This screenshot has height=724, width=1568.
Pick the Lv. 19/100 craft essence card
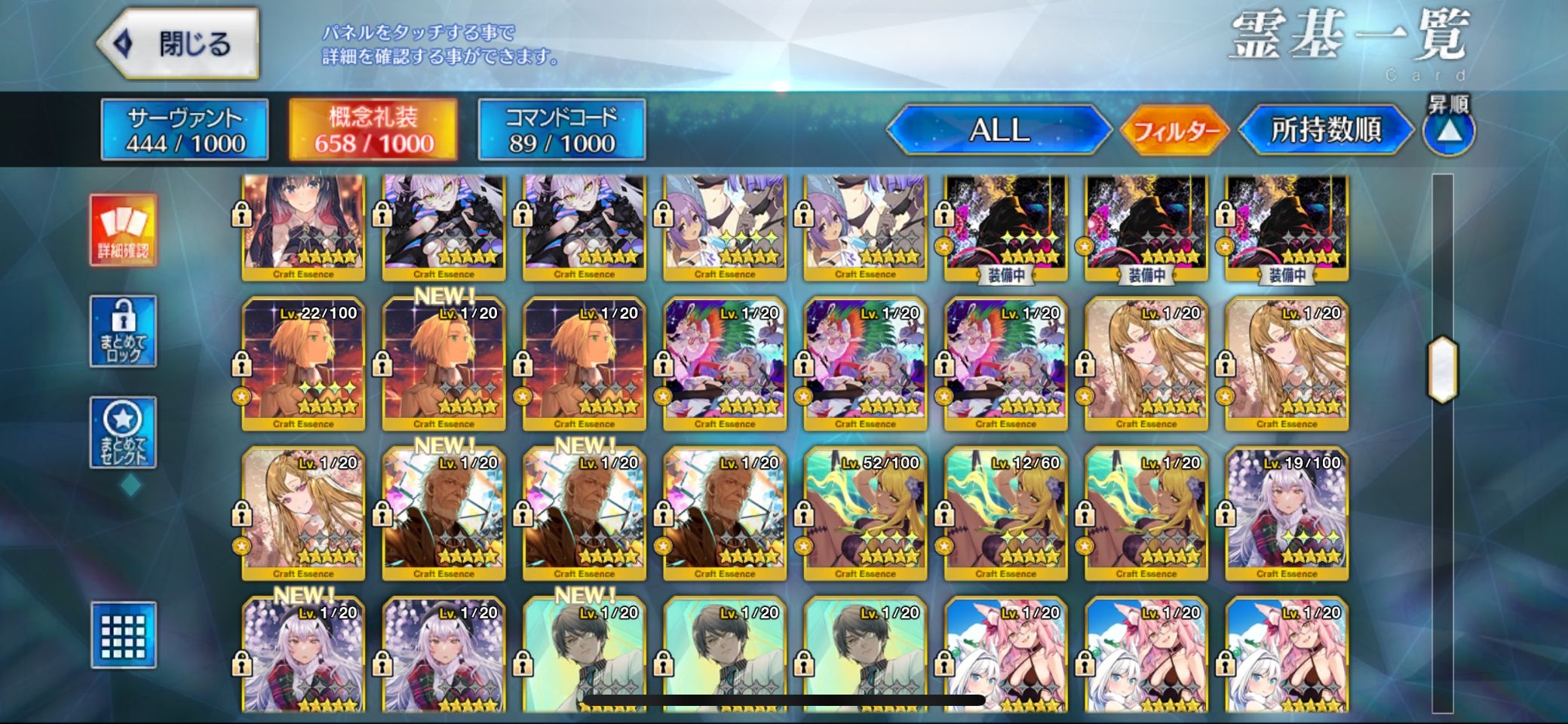[1287, 514]
